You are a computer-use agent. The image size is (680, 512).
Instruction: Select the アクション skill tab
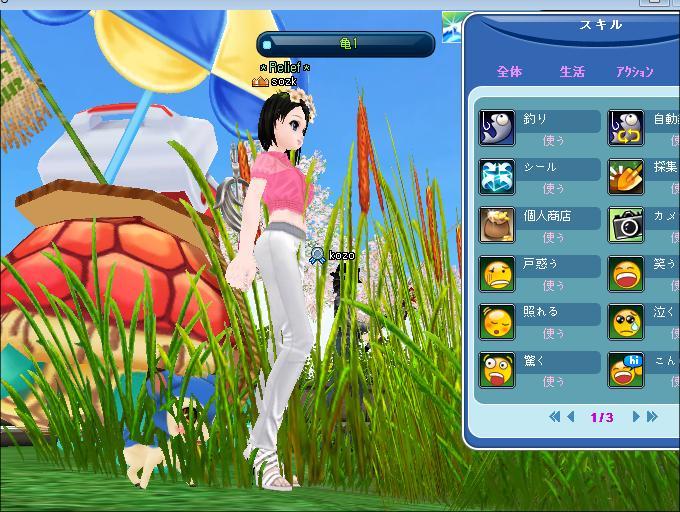pos(634,72)
